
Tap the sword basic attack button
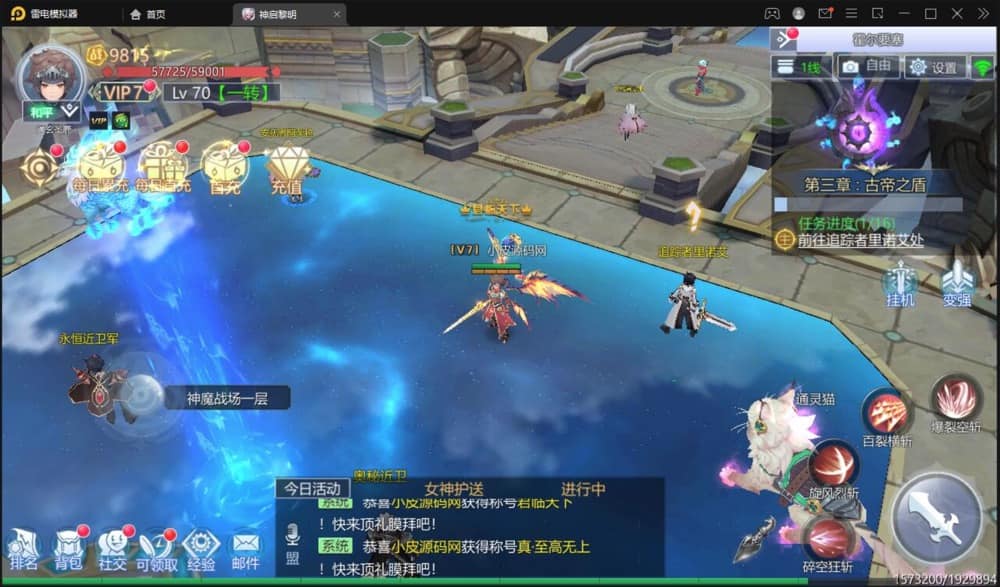[x=936, y=518]
